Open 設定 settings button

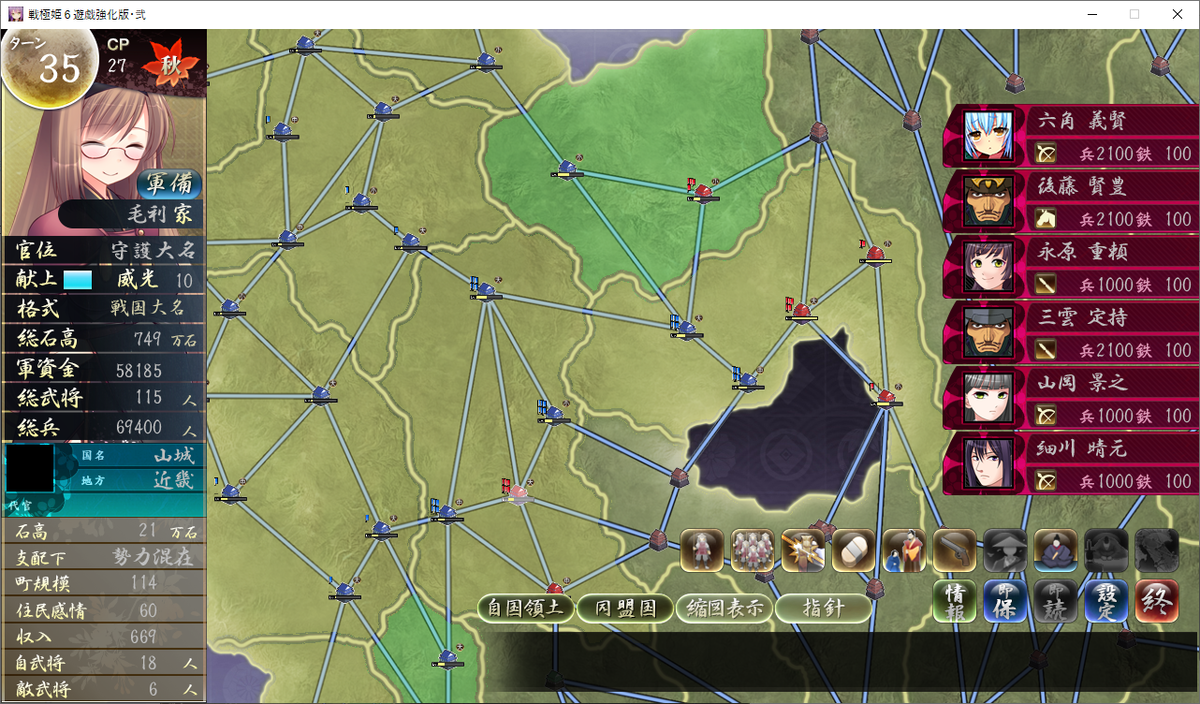1106,601
